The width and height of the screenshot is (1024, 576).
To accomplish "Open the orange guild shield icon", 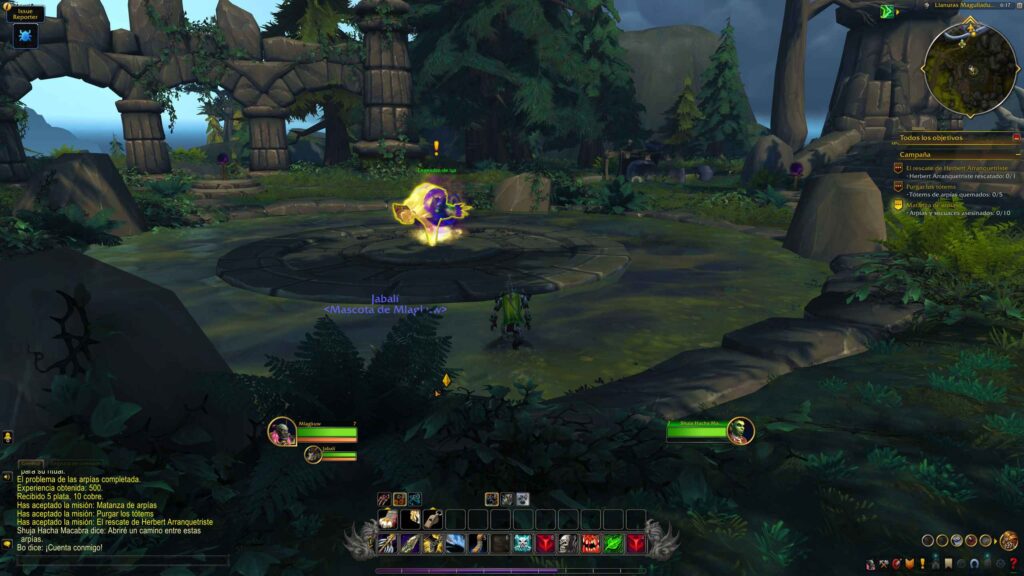I will [908, 565].
